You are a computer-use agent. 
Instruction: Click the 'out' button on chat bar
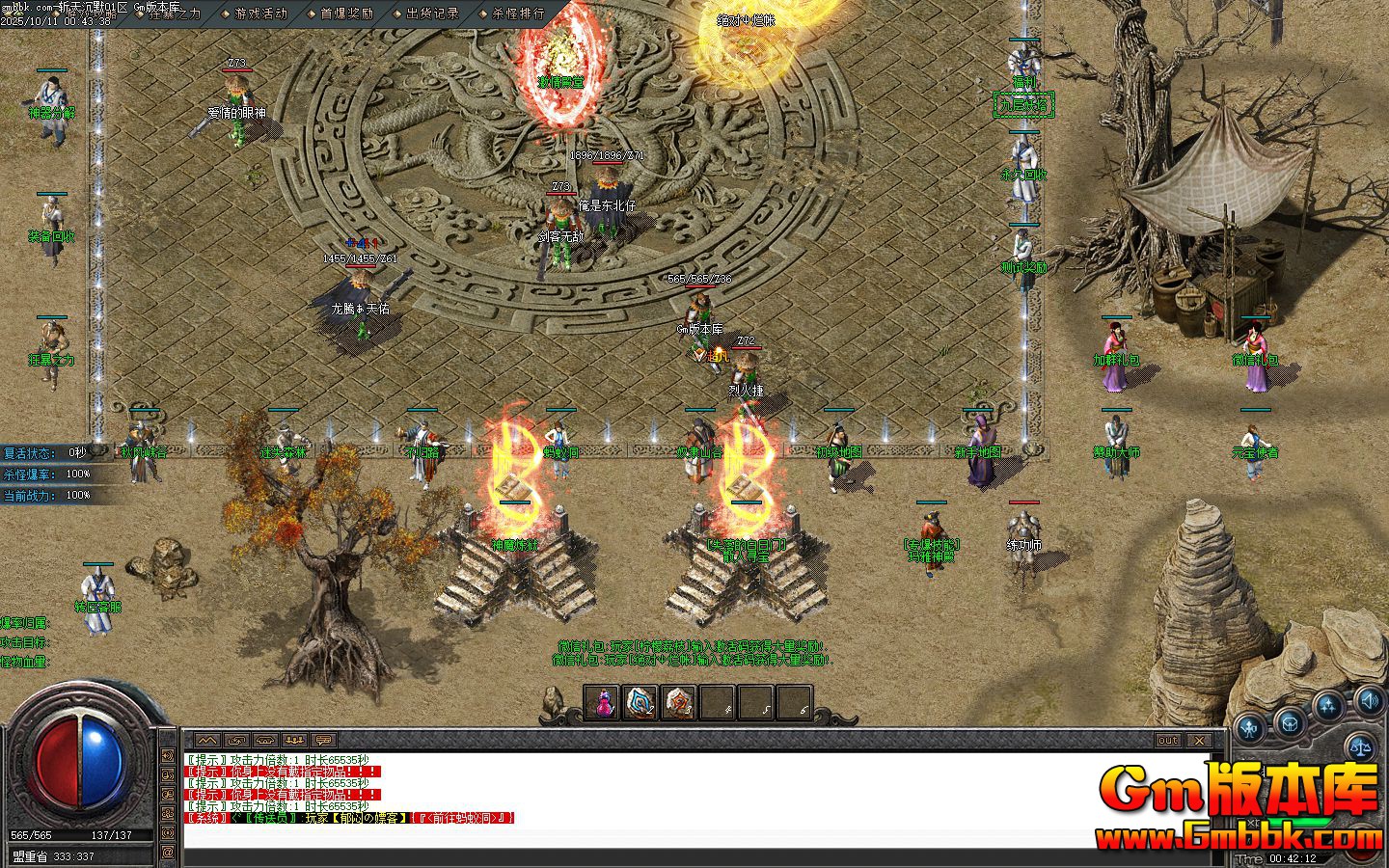(1168, 741)
